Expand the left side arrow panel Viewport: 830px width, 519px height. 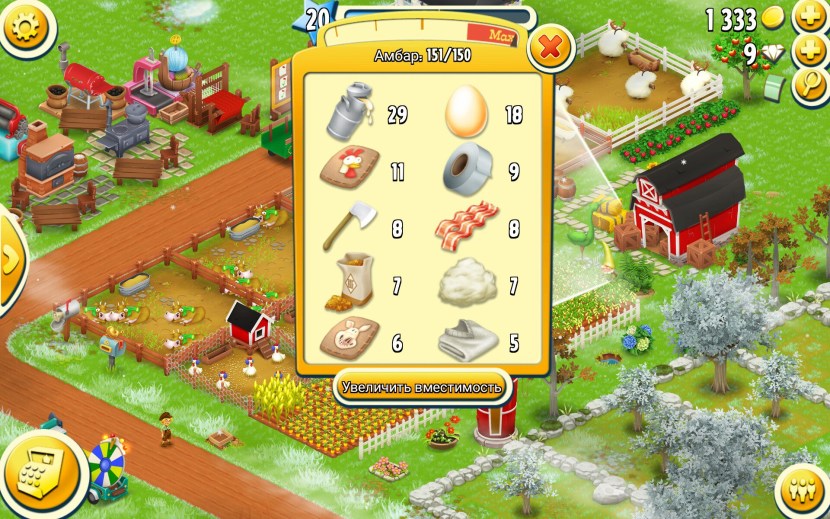pos(10,260)
